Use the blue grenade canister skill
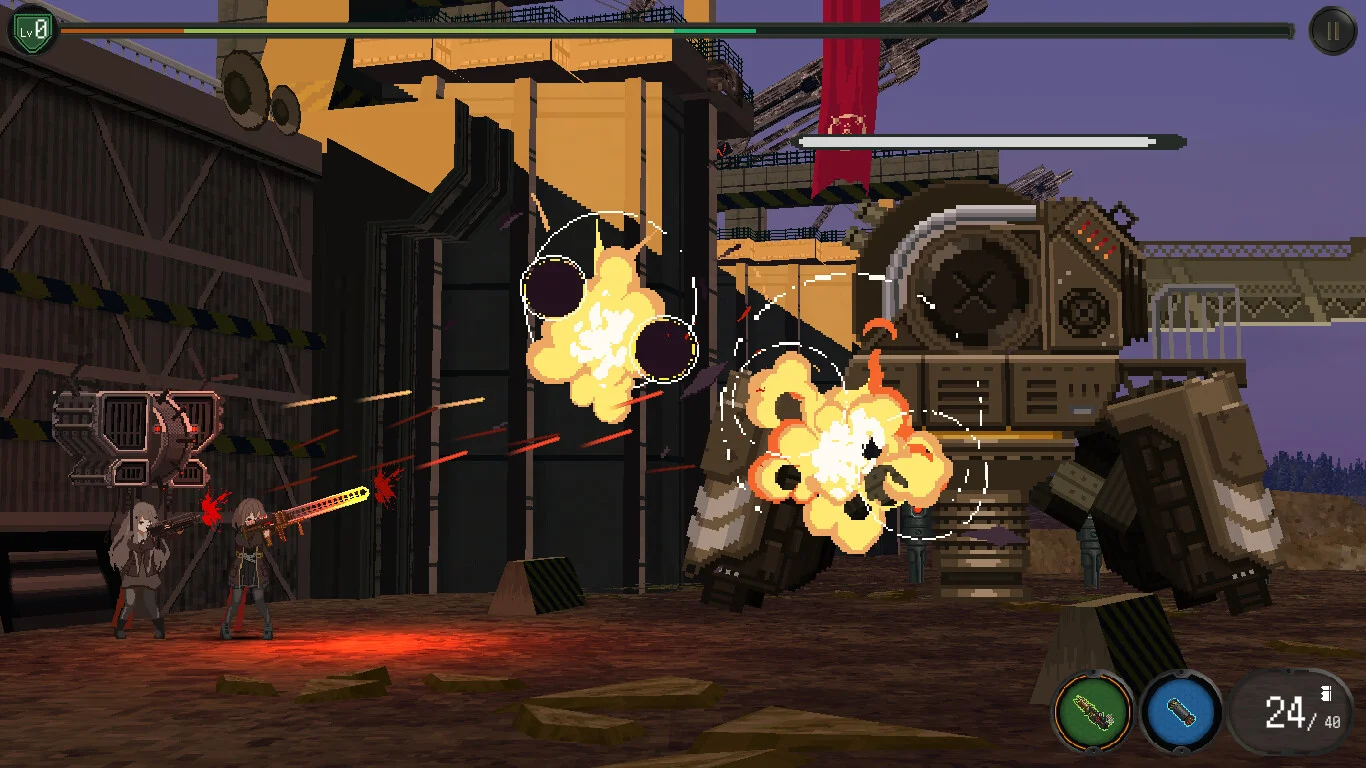This screenshot has width=1366, height=768. [1181, 713]
